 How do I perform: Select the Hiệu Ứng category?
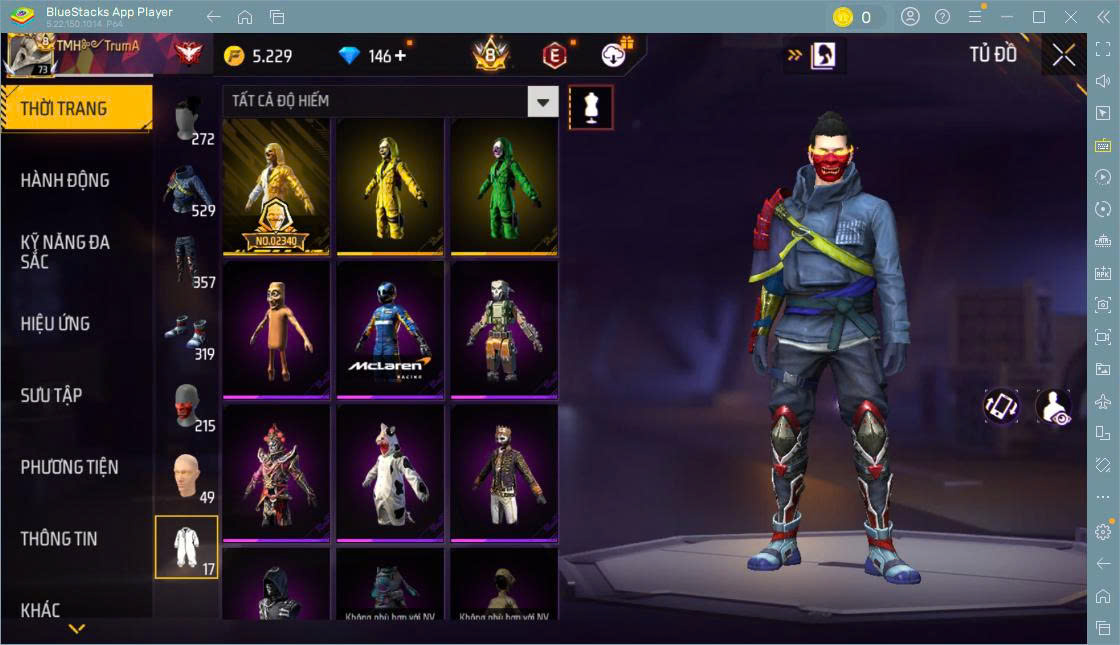coord(56,324)
